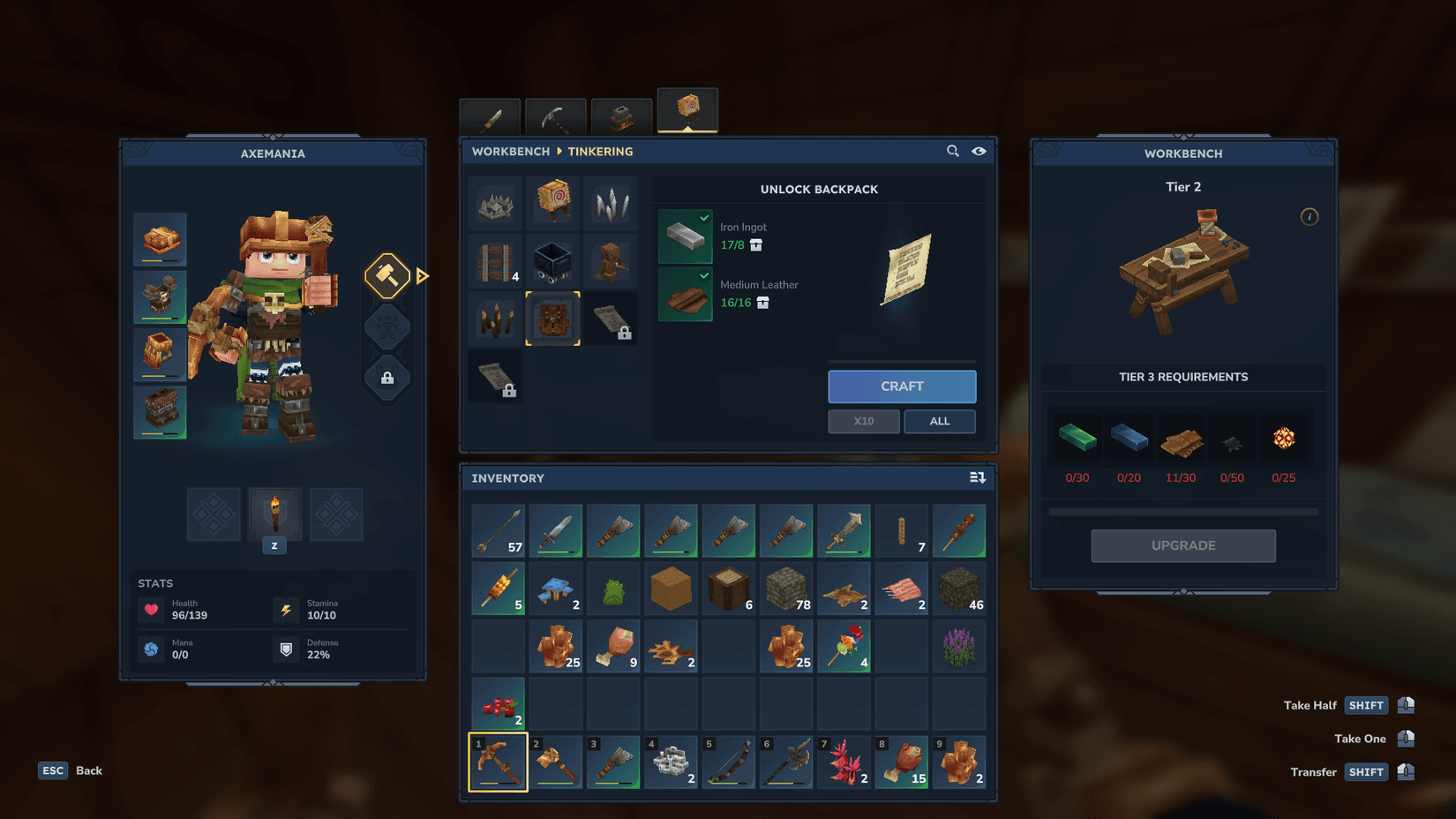Open the Workbench breadcrumb in the path
The width and height of the screenshot is (1456, 819).
[x=510, y=151]
